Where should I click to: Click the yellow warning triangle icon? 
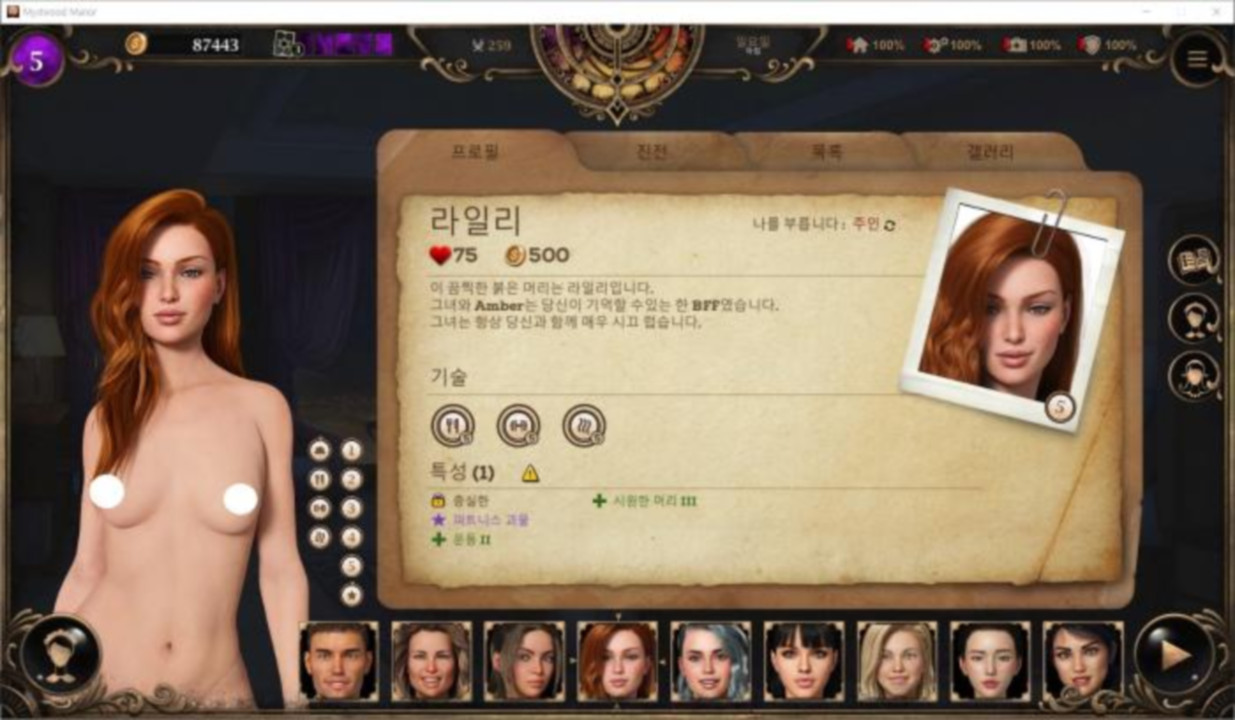click(530, 473)
